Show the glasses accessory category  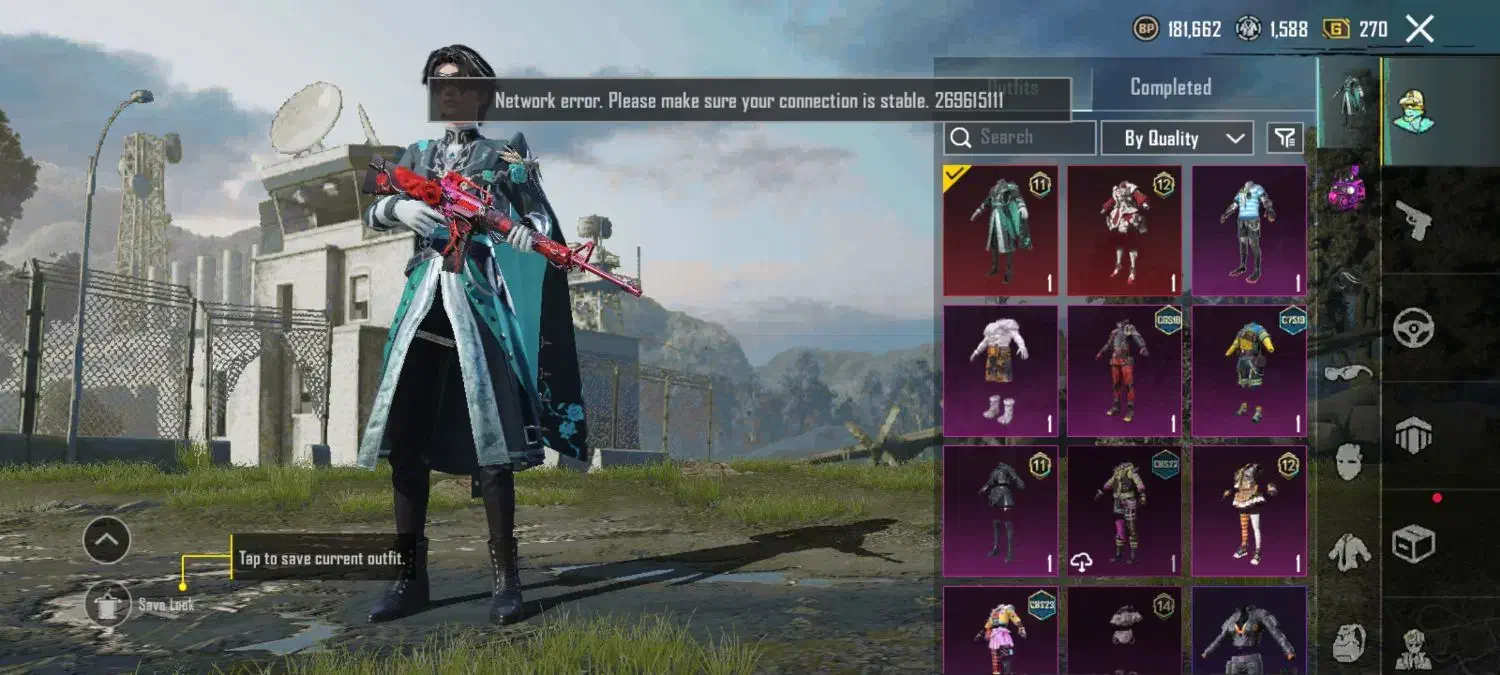[x=1348, y=372]
